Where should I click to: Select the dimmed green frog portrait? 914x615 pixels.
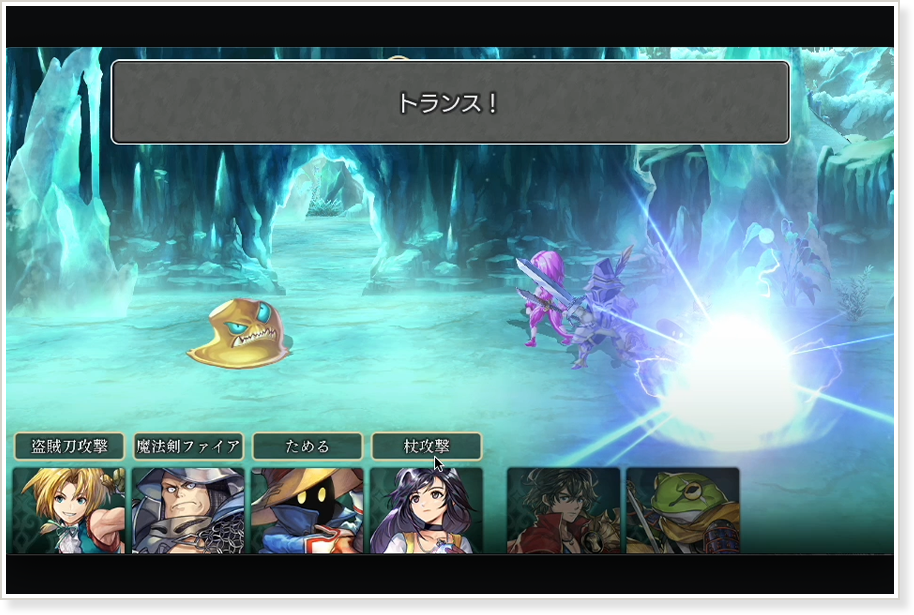point(682,510)
